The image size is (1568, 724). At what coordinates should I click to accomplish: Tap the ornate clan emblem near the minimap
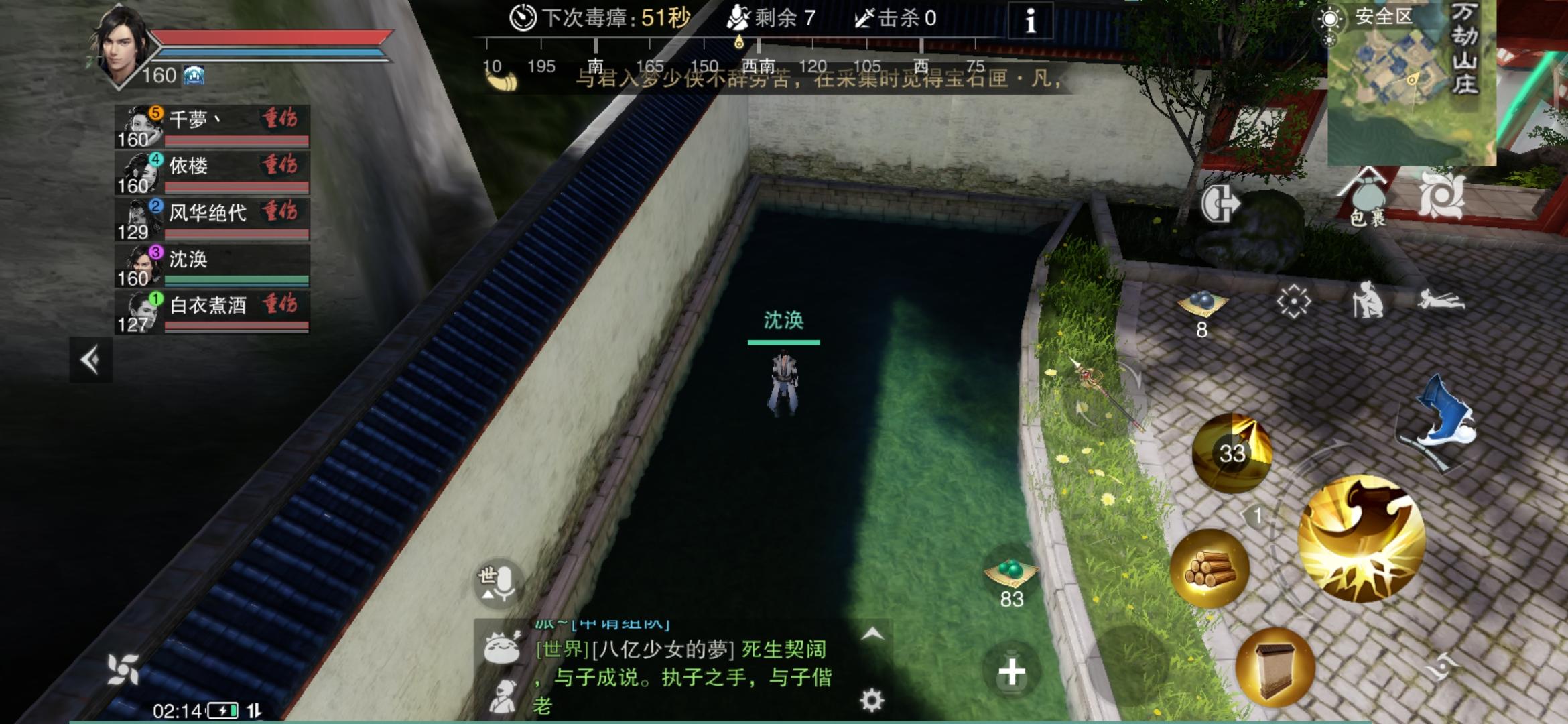tap(1441, 196)
